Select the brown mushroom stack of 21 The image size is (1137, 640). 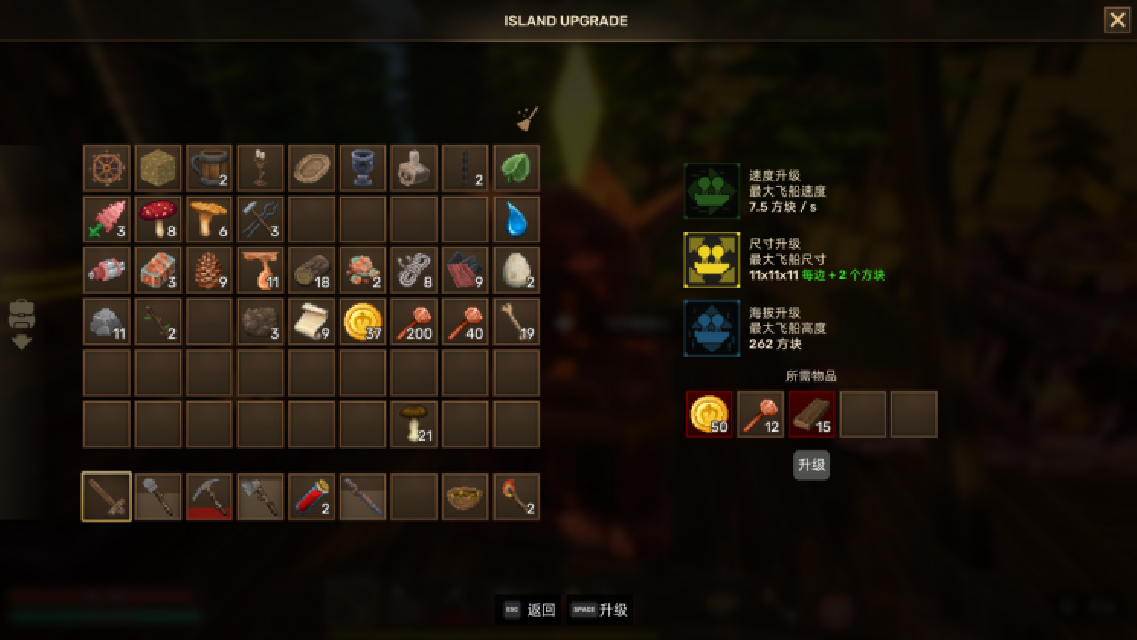tap(413, 423)
